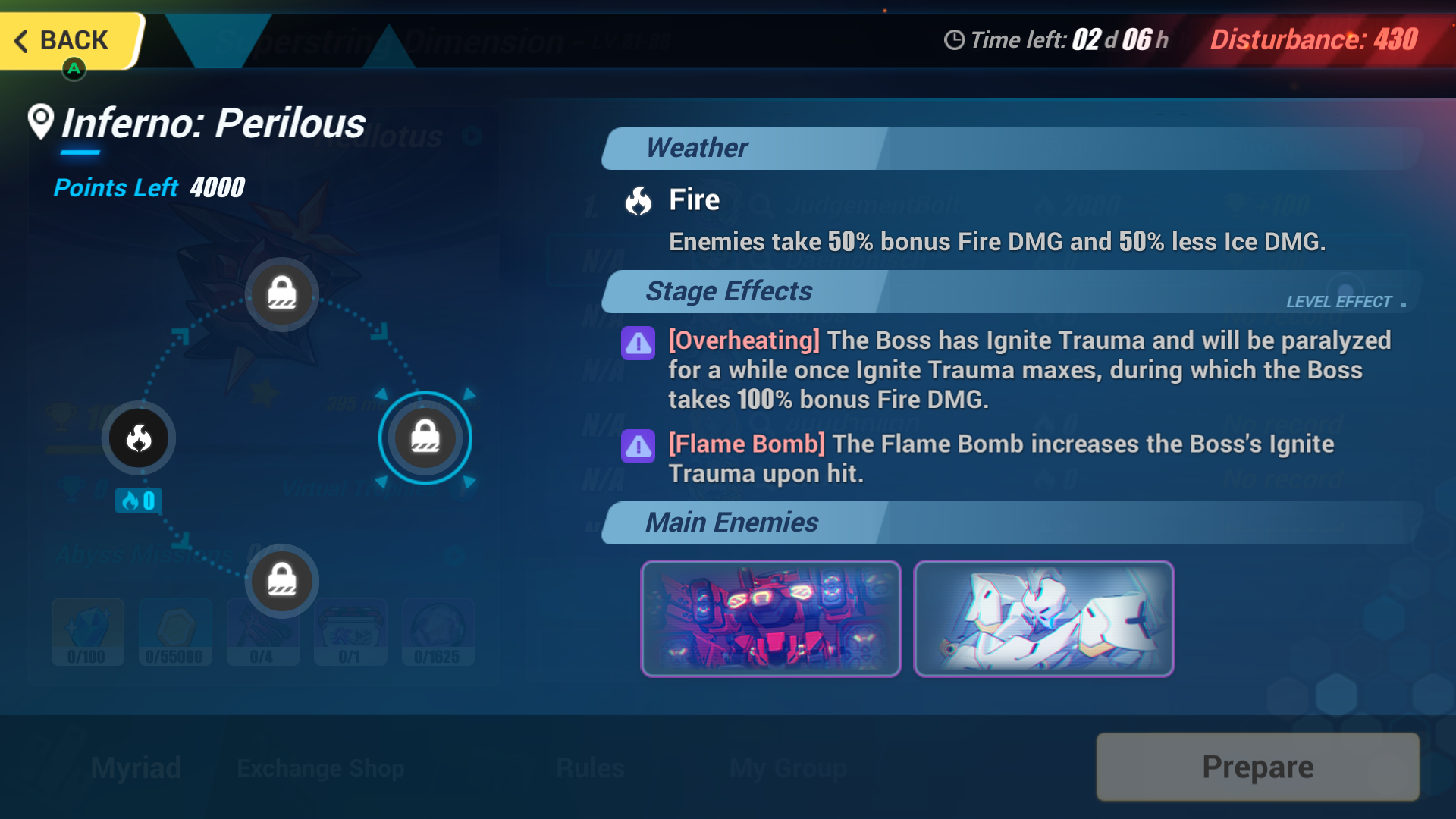The width and height of the screenshot is (1456, 819).
Task: Expand the Stage Effects section header
Action: pyautogui.click(x=729, y=291)
